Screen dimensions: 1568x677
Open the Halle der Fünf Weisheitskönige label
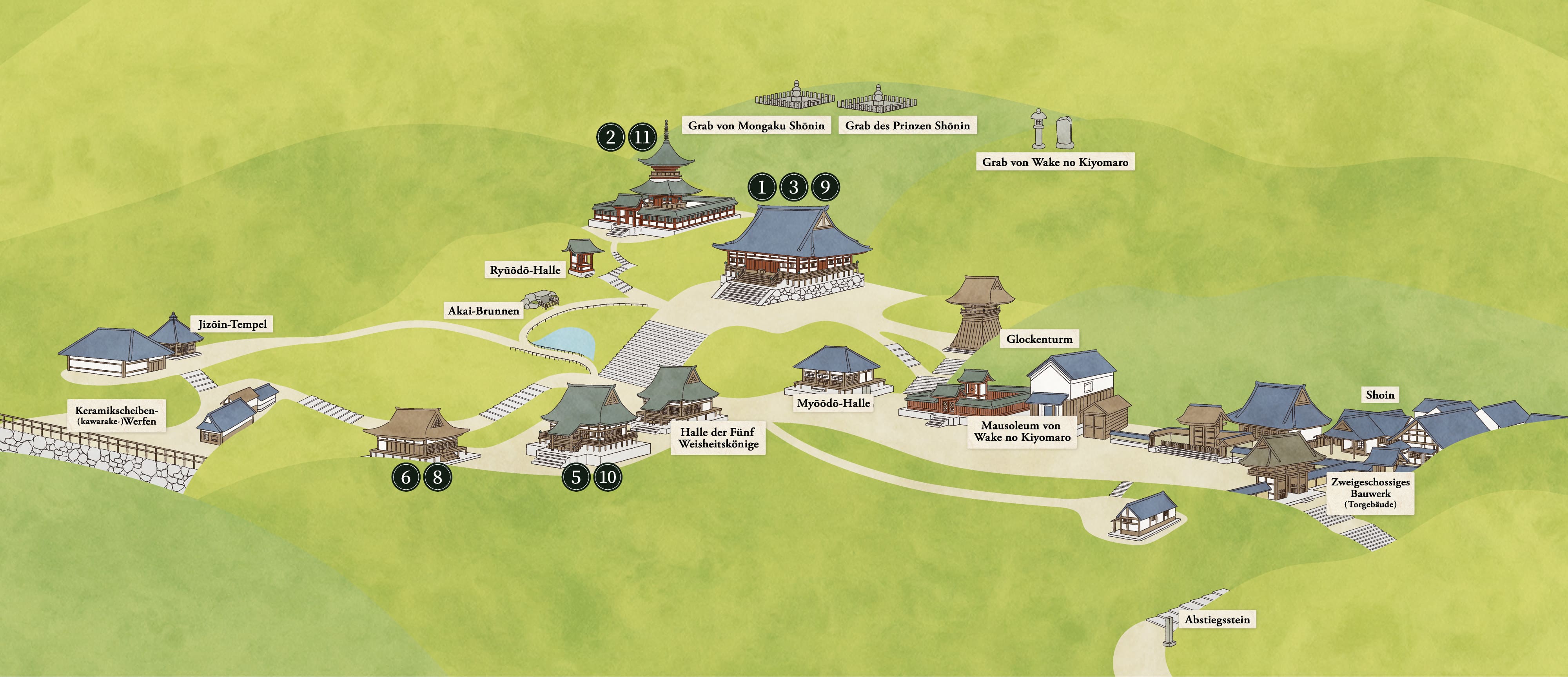pos(718,438)
